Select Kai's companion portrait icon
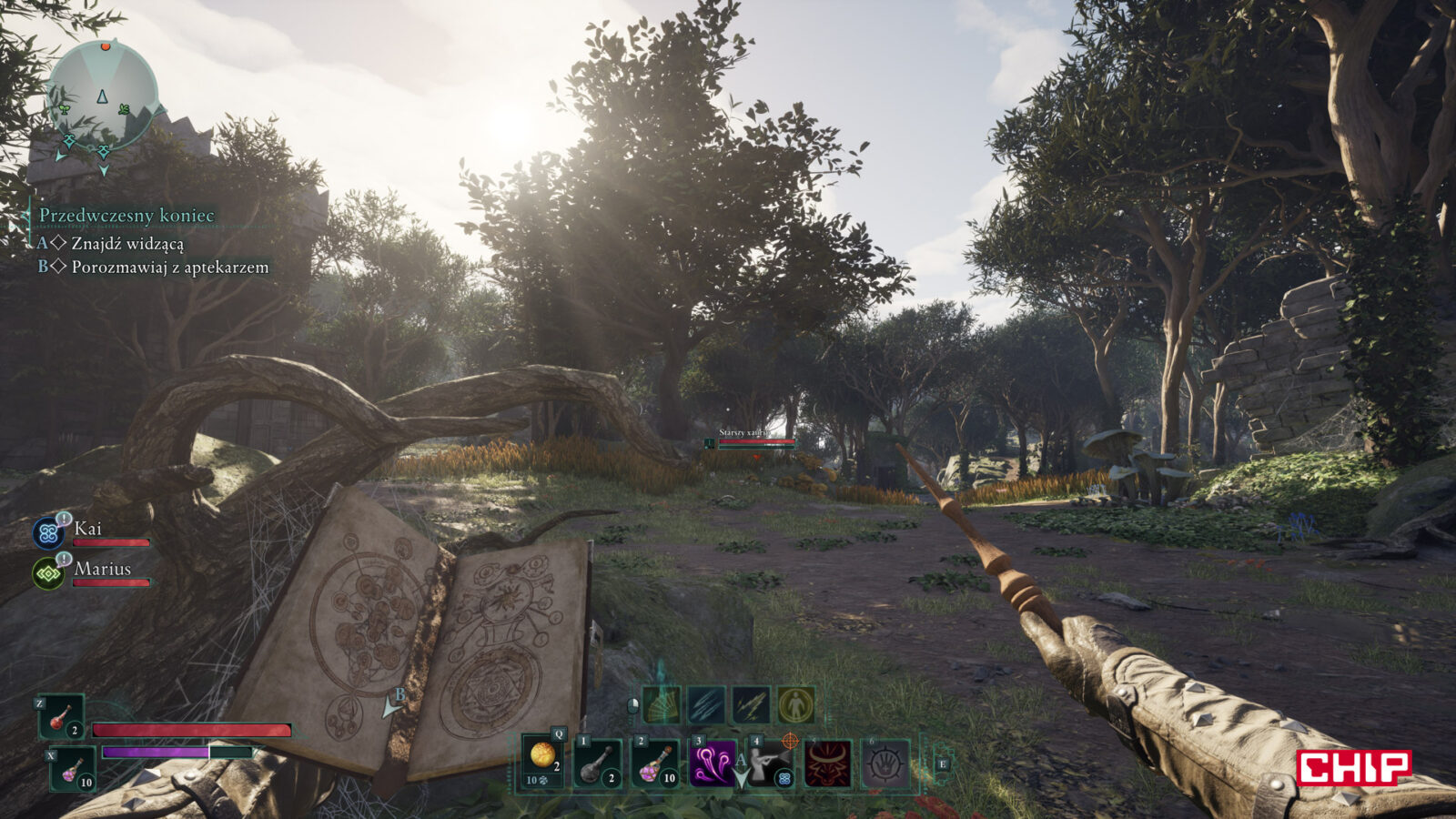The height and width of the screenshot is (819, 1456). 47,532
